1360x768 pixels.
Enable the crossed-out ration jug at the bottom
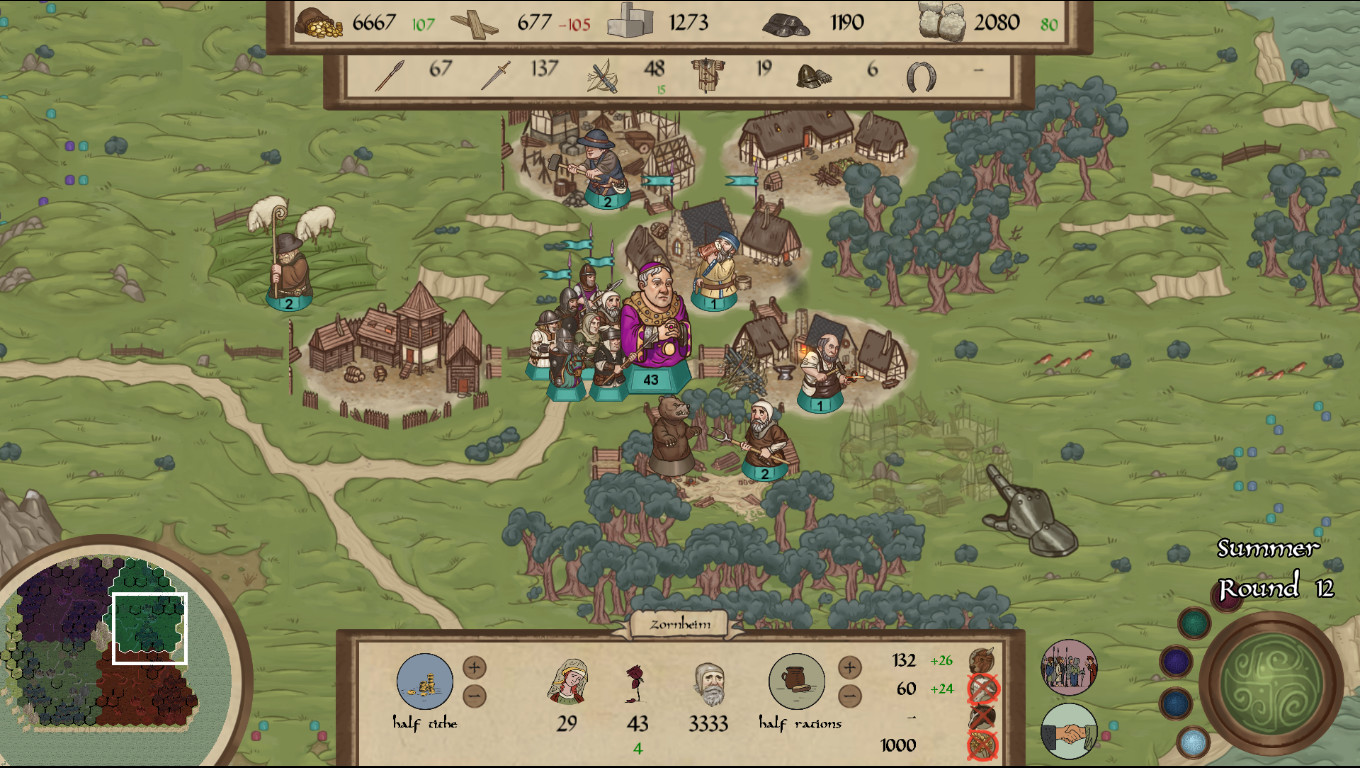[983, 745]
